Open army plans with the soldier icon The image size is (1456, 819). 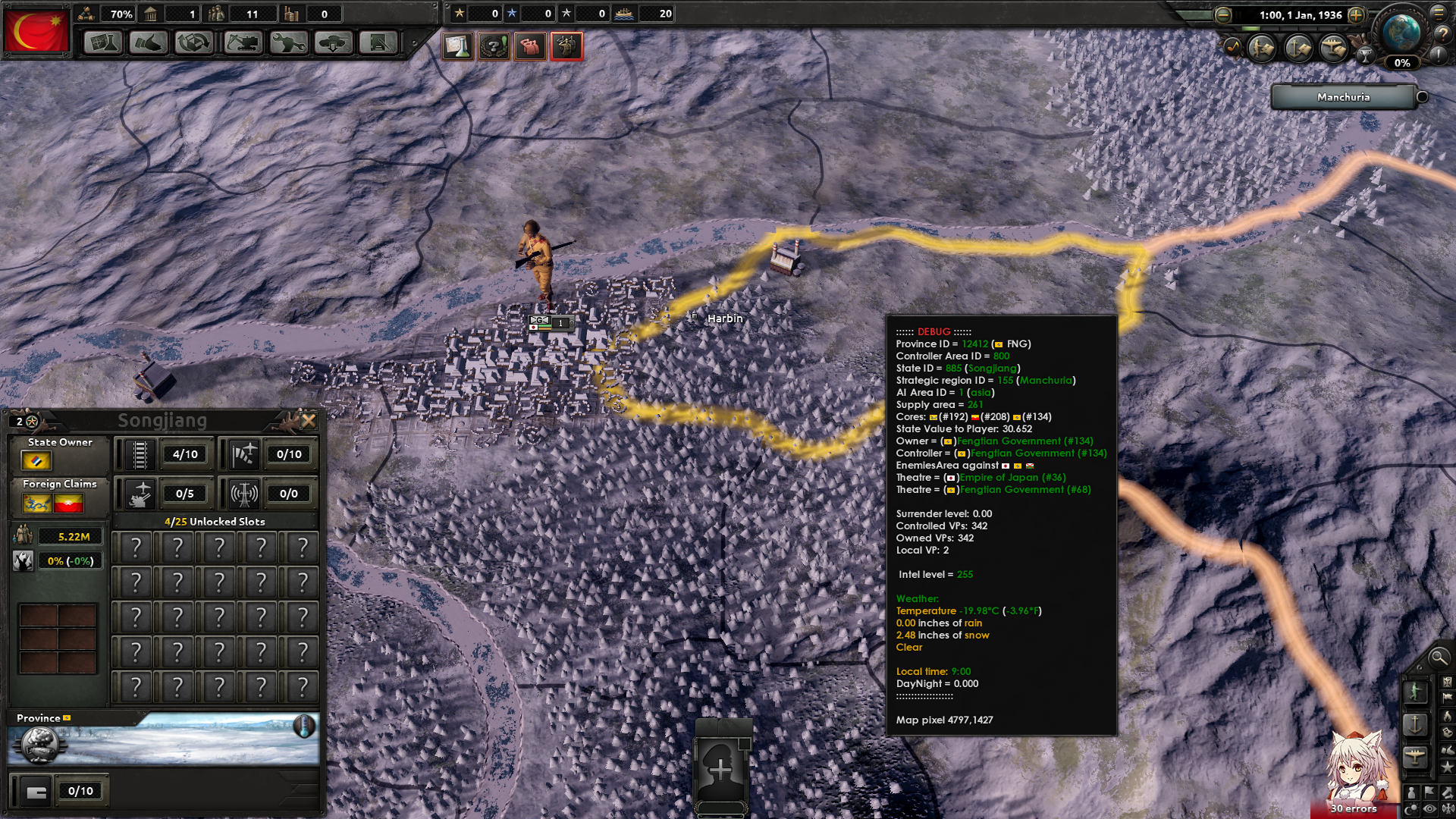[1261, 49]
